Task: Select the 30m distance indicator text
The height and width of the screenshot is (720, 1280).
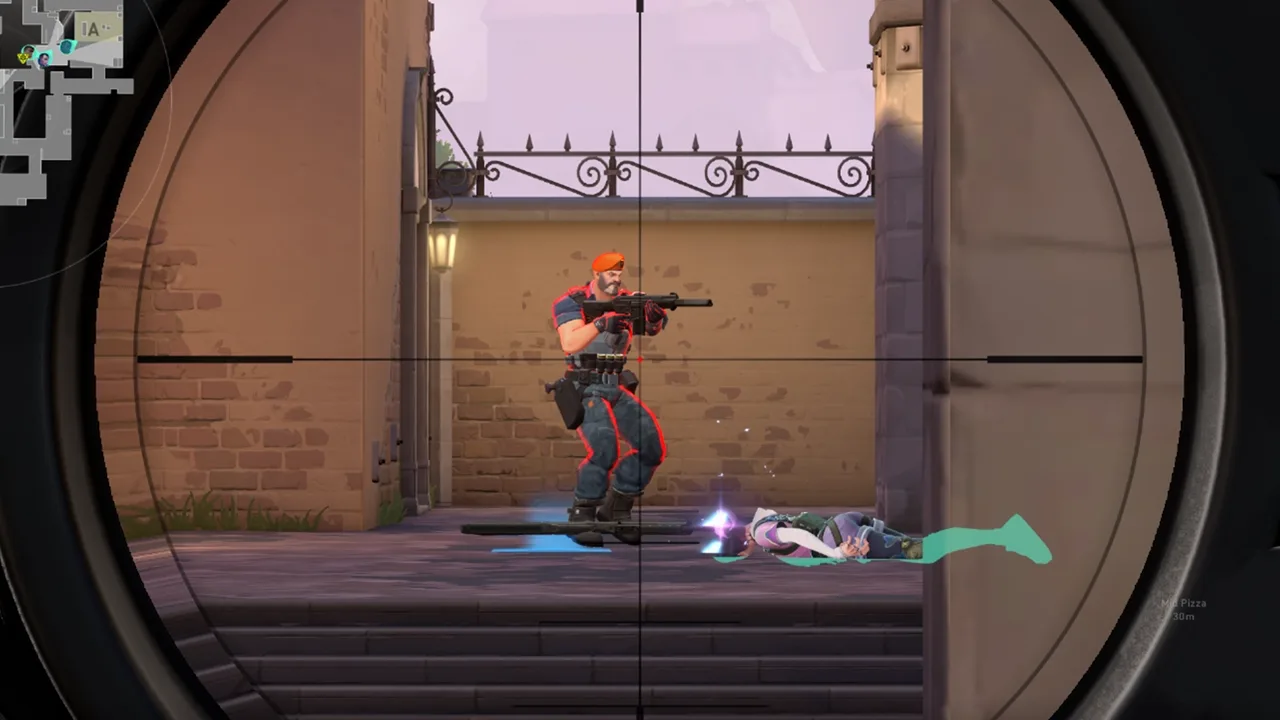Action: pos(1183,617)
